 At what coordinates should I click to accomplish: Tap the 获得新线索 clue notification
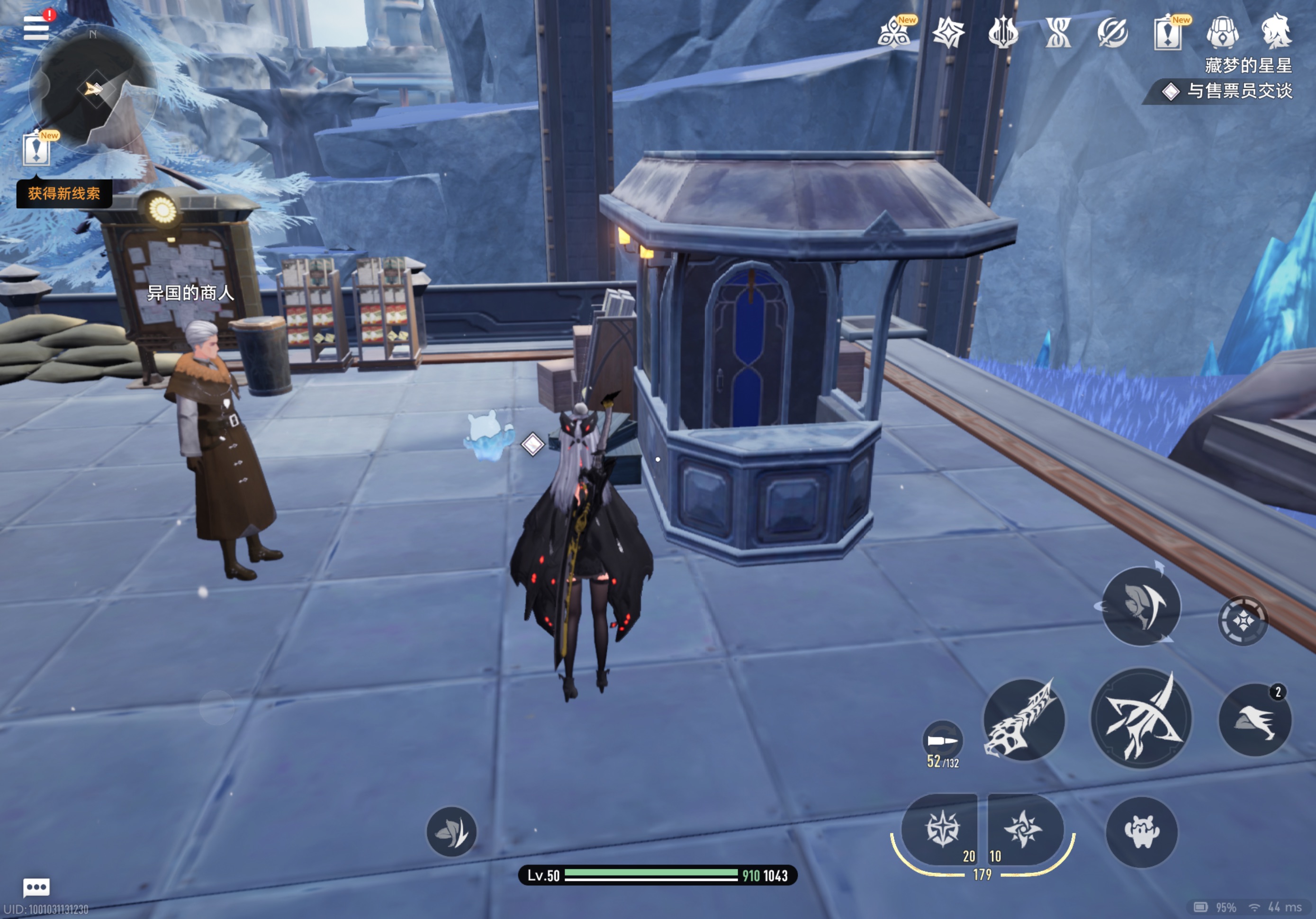click(64, 194)
